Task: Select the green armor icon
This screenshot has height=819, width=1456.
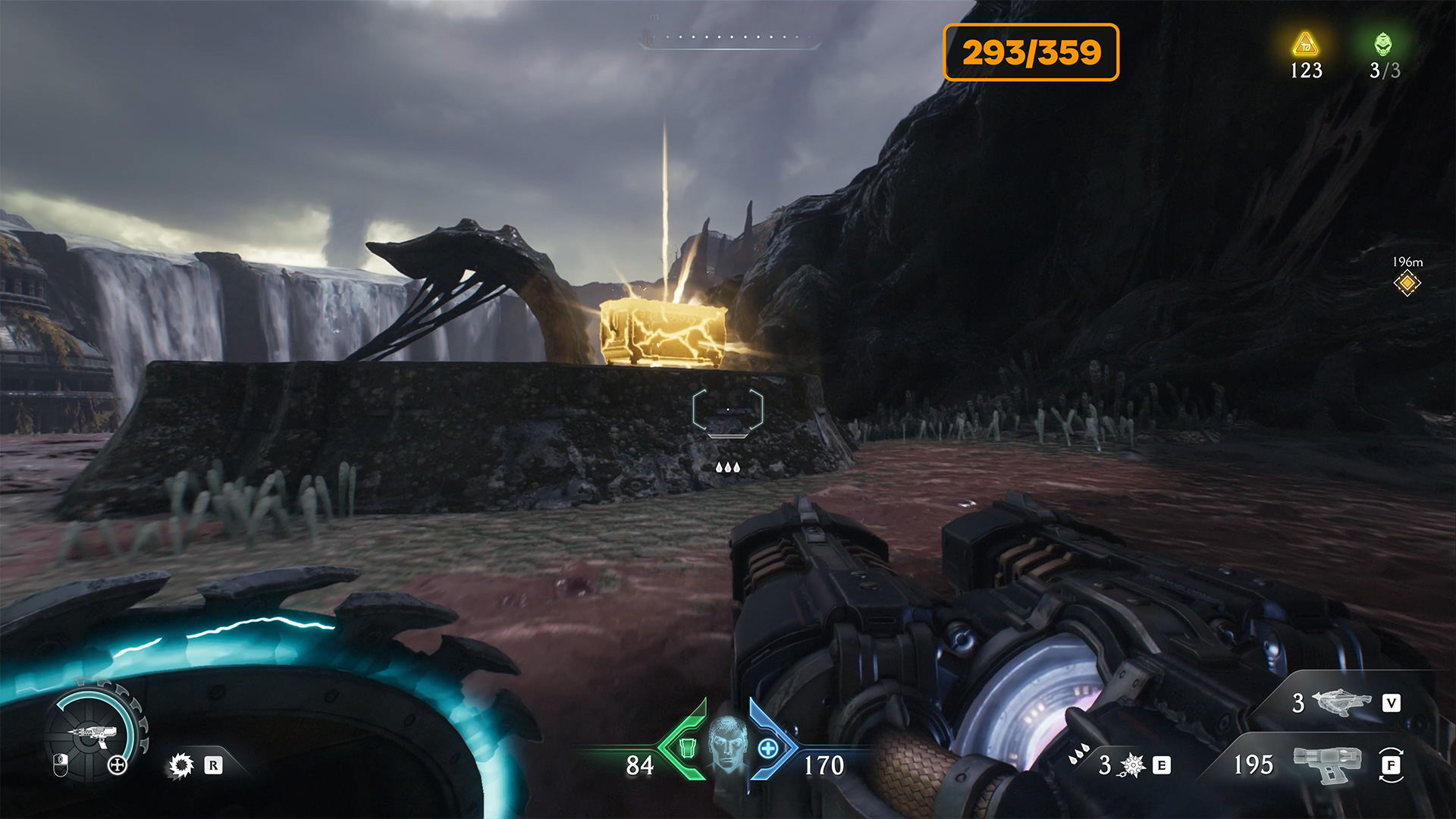Action: click(x=687, y=748)
